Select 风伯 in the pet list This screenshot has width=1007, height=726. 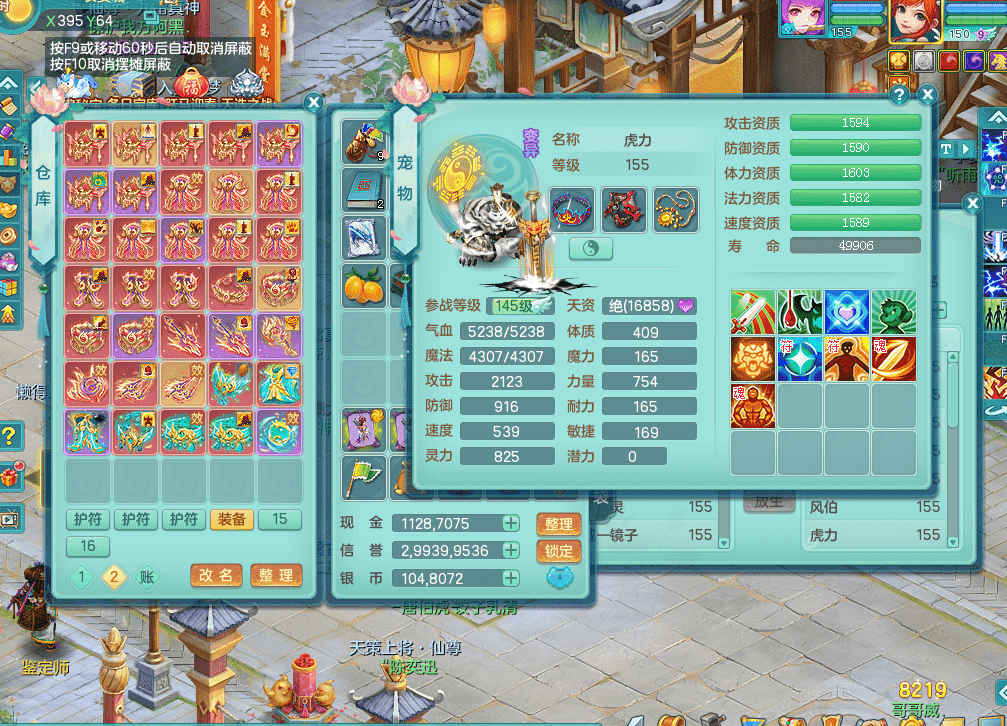point(825,507)
